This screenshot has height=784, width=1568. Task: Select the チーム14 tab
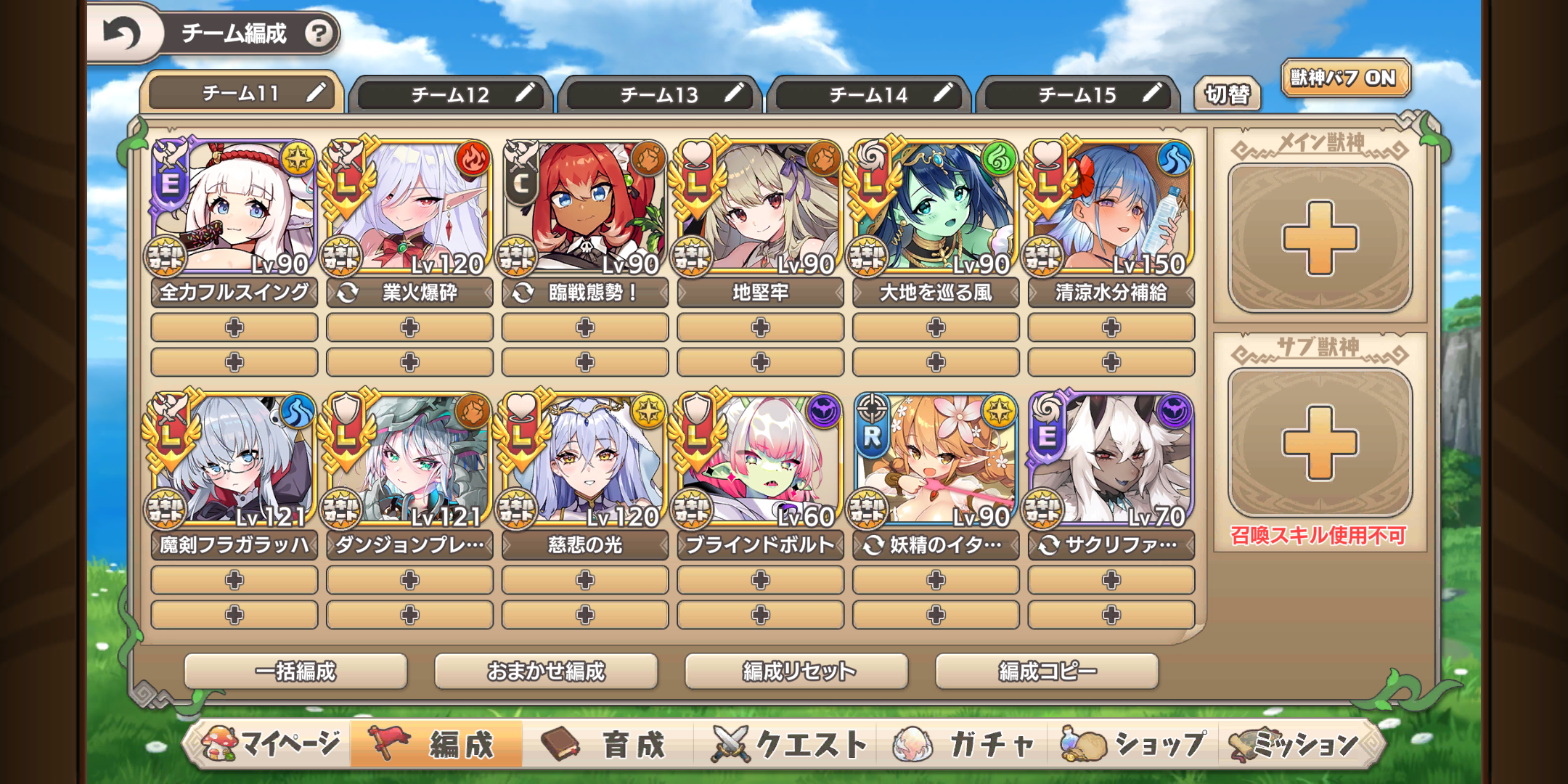pos(868,94)
